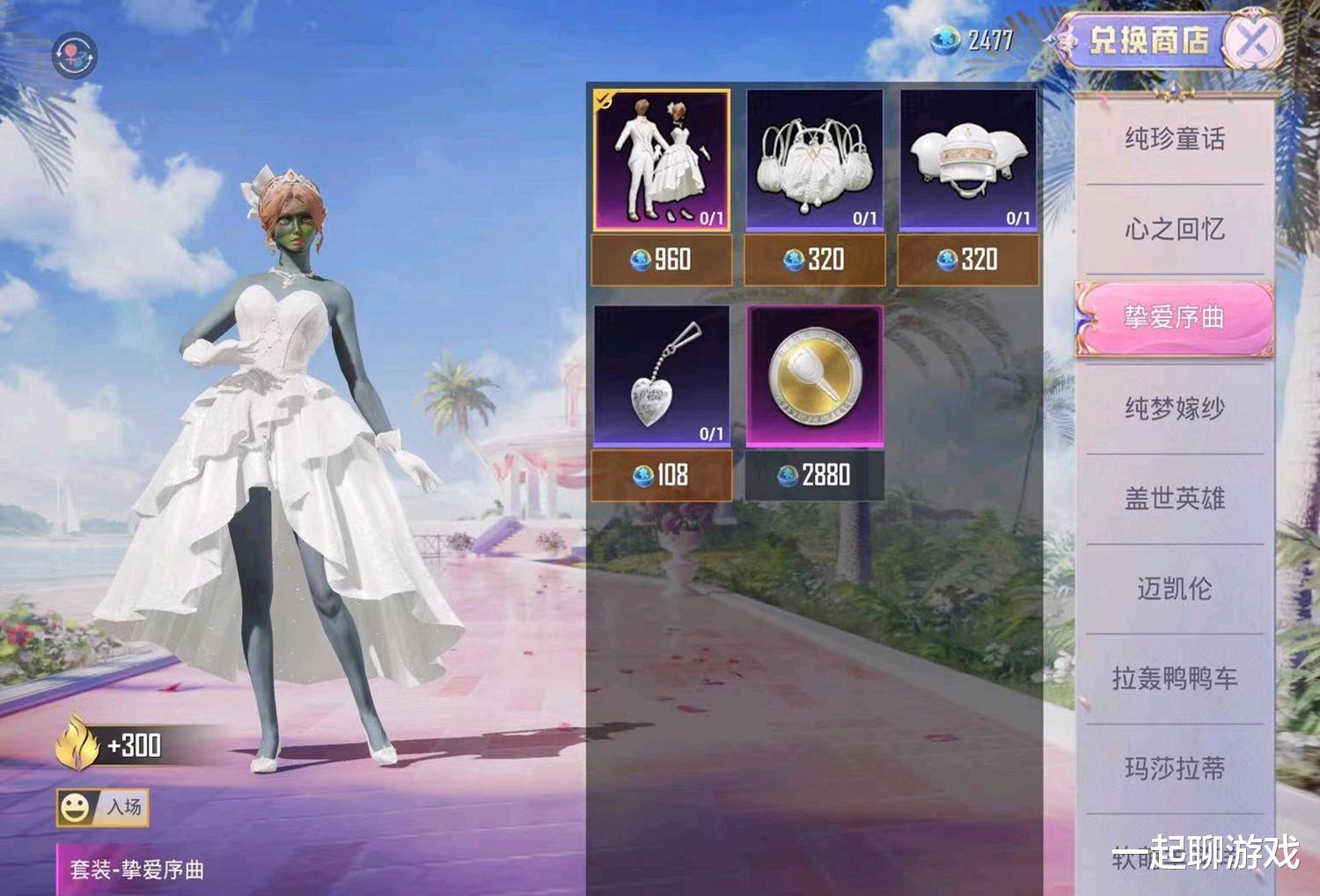Viewport: 1320px width, 896px height.
Task: Select the heart pendant charm item
Action: click(662, 376)
